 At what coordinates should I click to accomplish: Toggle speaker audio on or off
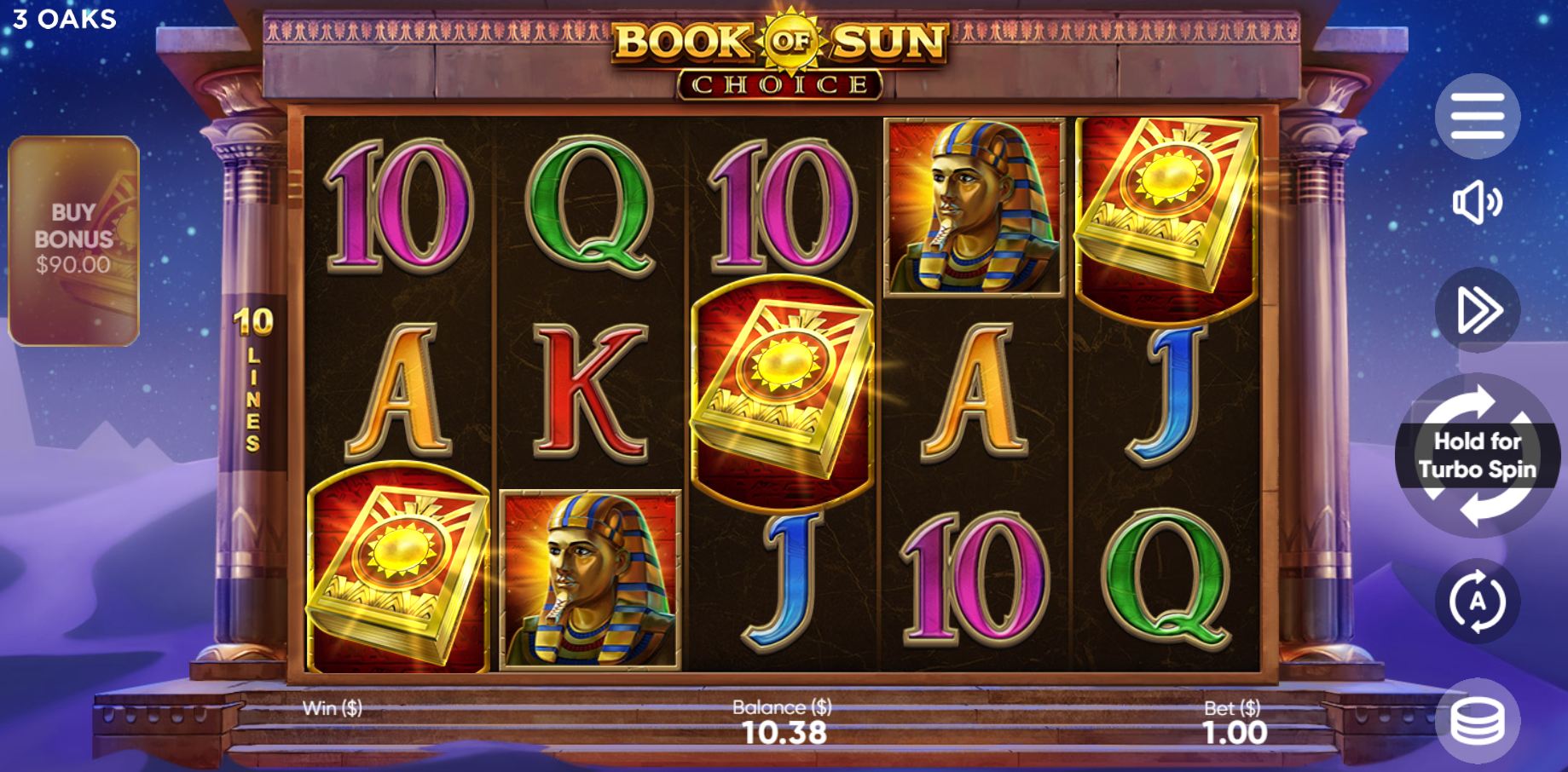[x=1479, y=202]
